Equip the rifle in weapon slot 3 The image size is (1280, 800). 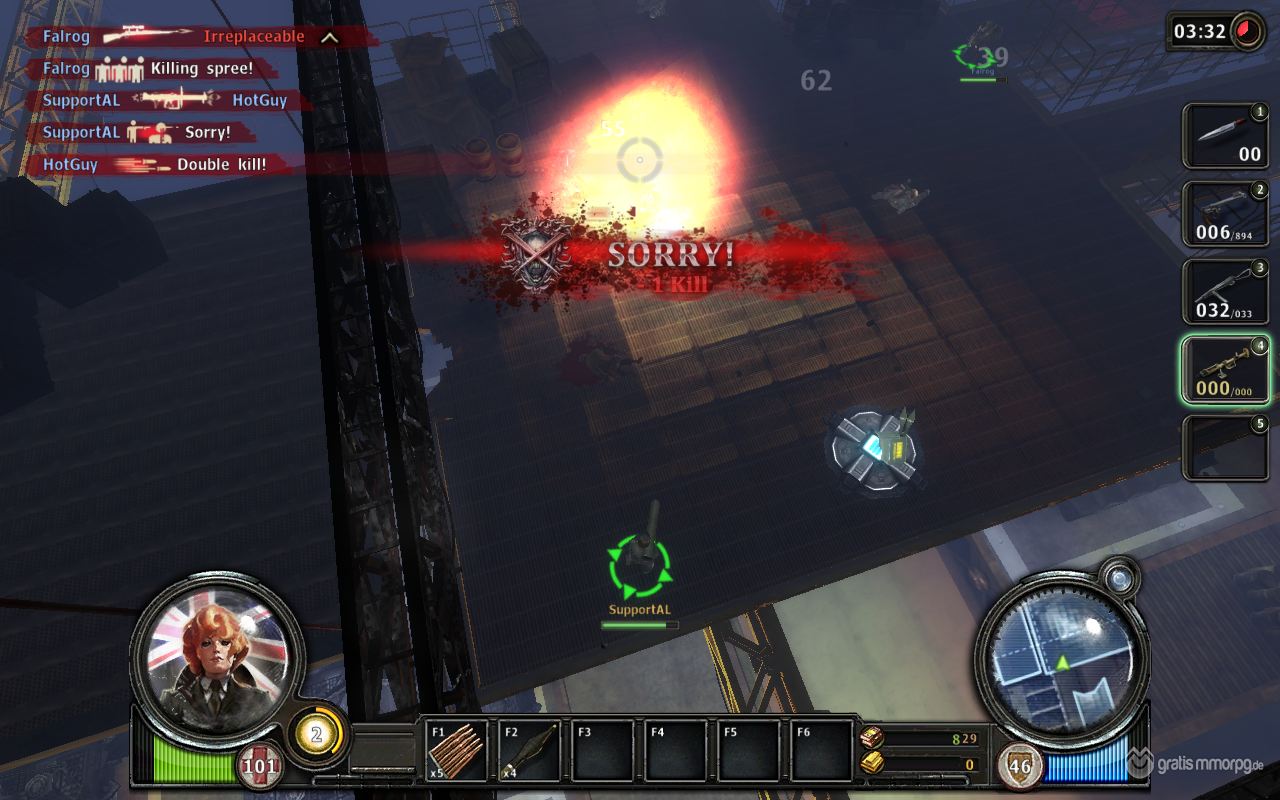click(1225, 291)
